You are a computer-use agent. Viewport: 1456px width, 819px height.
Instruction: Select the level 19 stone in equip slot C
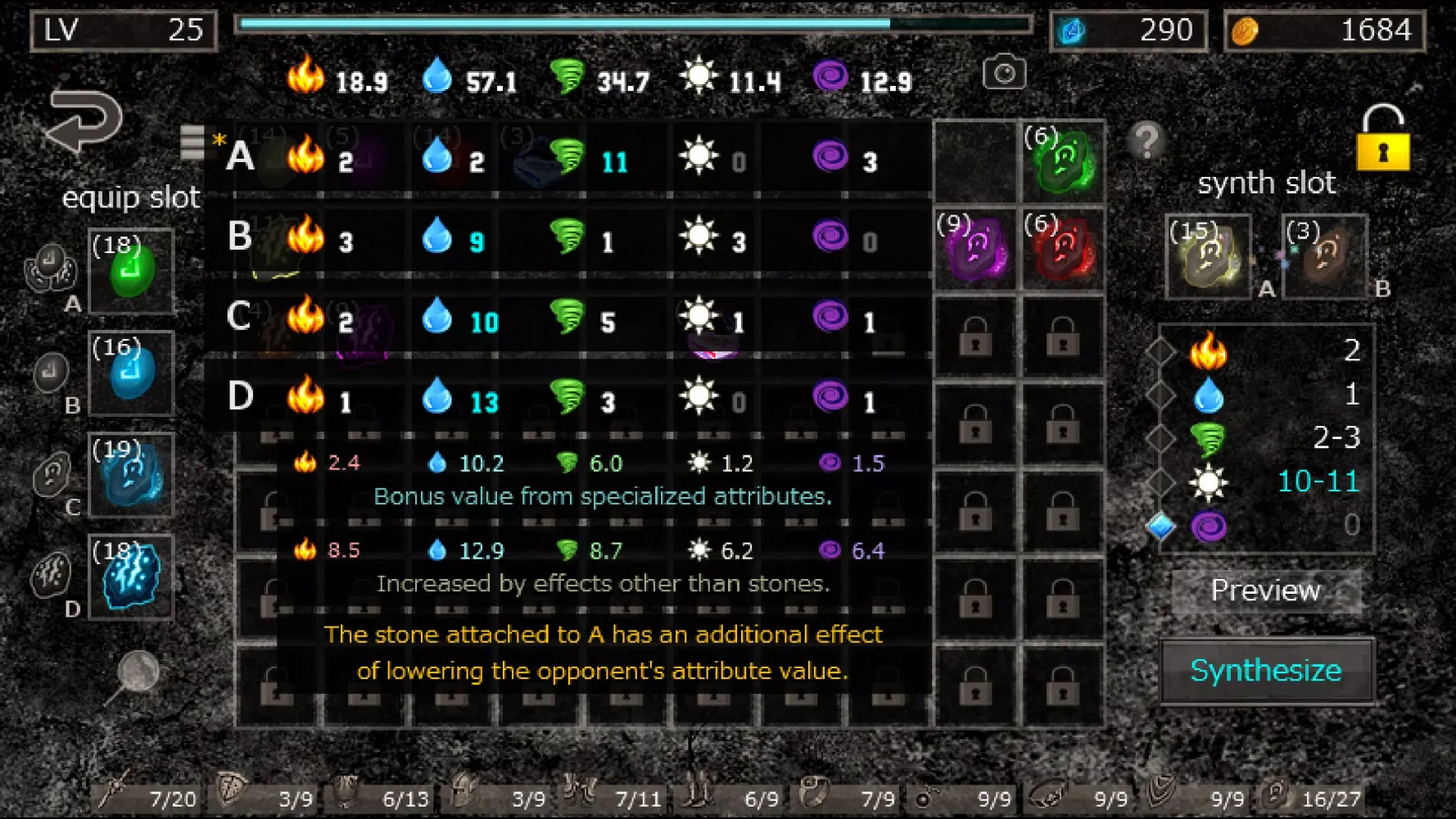click(x=131, y=475)
